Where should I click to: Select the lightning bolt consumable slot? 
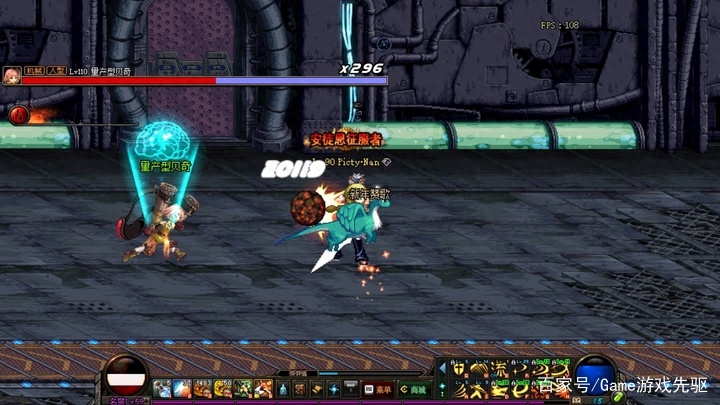coord(182,388)
